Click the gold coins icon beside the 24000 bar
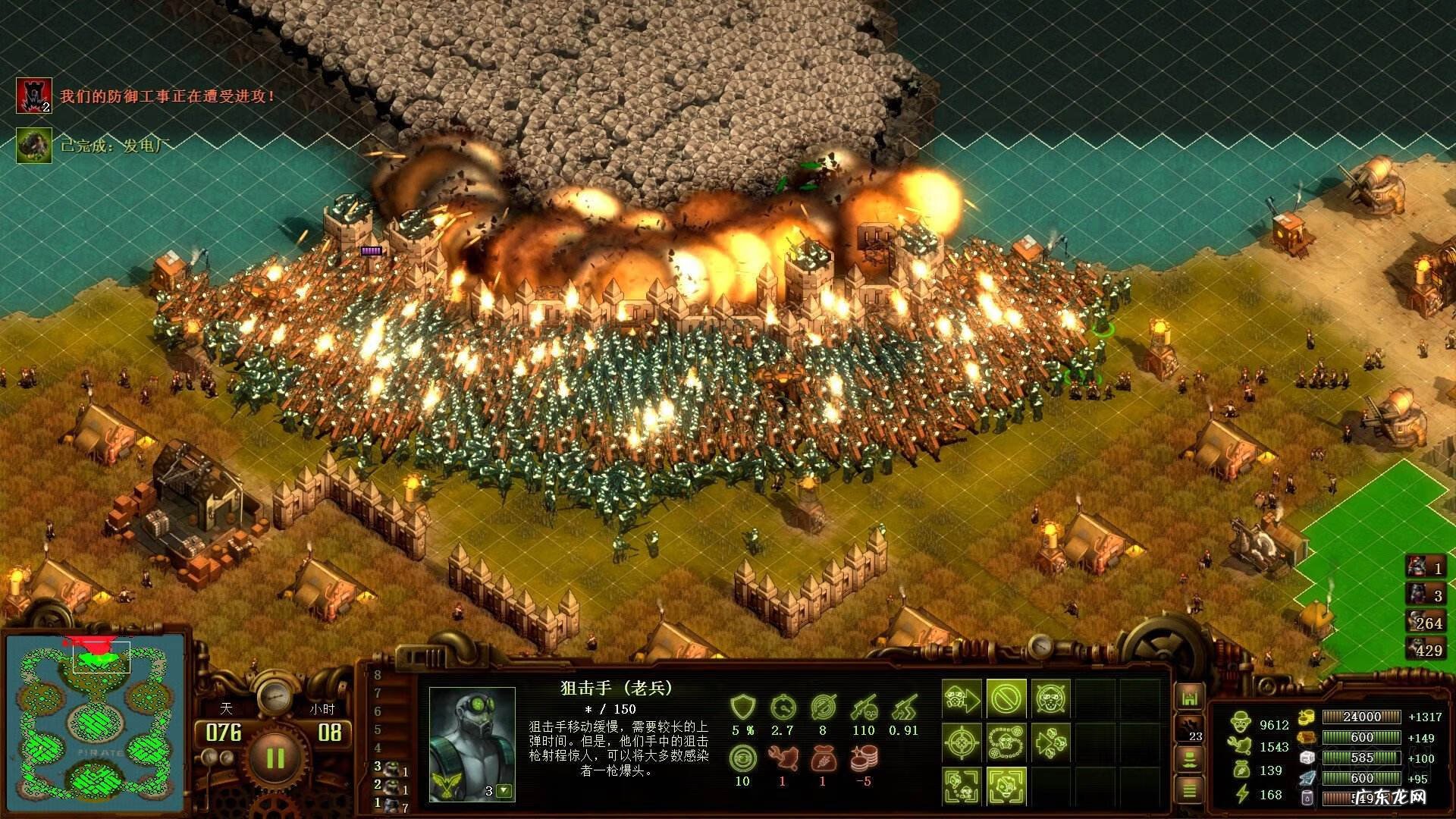 [1307, 717]
